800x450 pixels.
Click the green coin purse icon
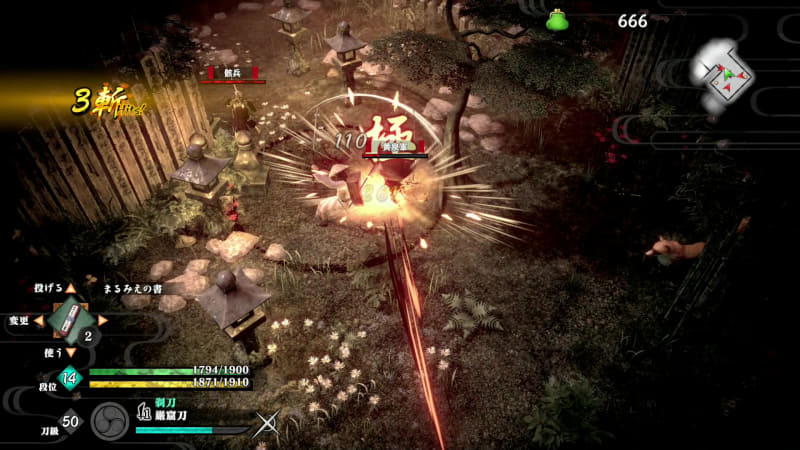[557, 20]
